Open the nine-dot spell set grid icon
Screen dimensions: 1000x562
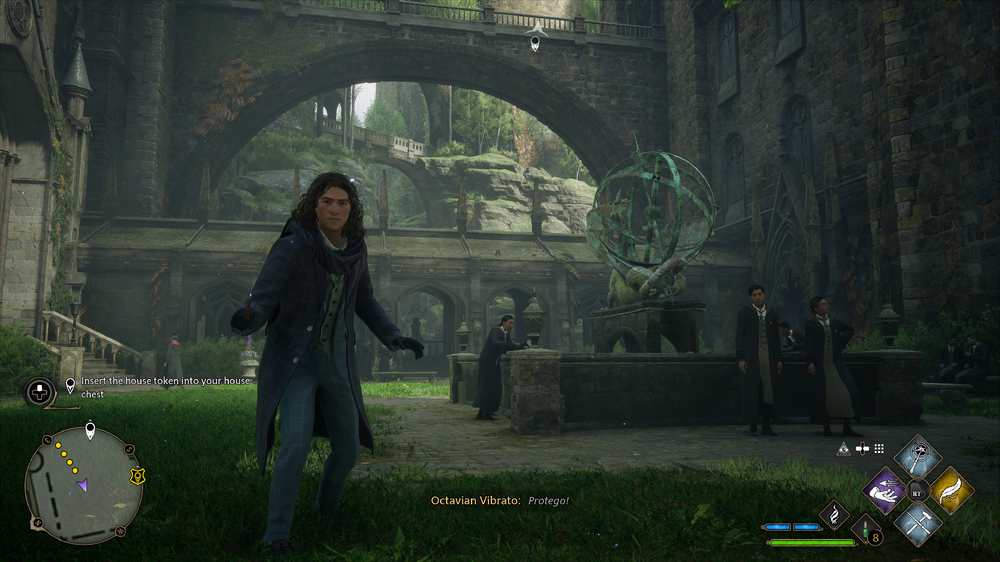pos(879,449)
